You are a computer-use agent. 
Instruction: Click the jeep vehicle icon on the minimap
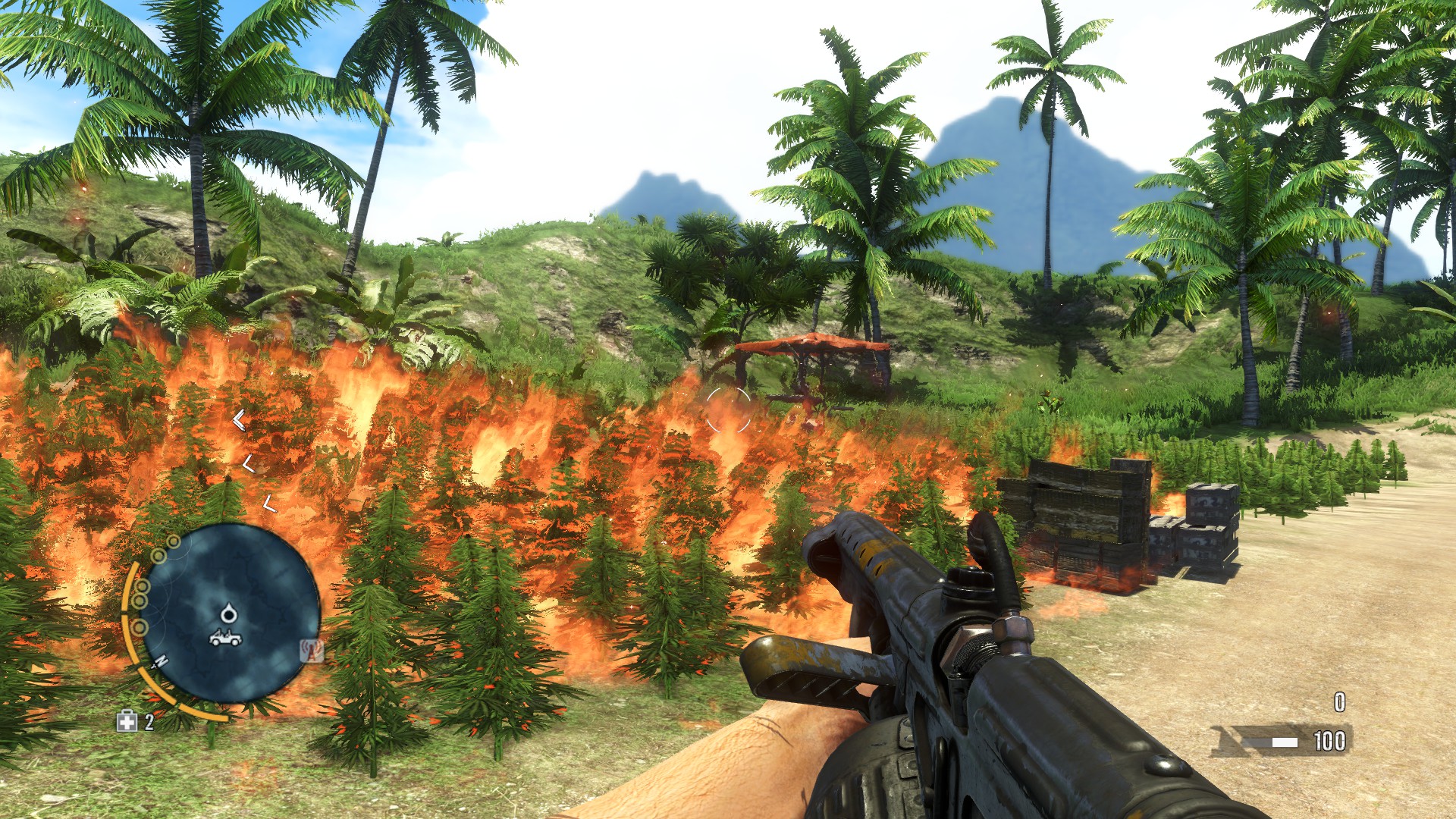coord(225,638)
